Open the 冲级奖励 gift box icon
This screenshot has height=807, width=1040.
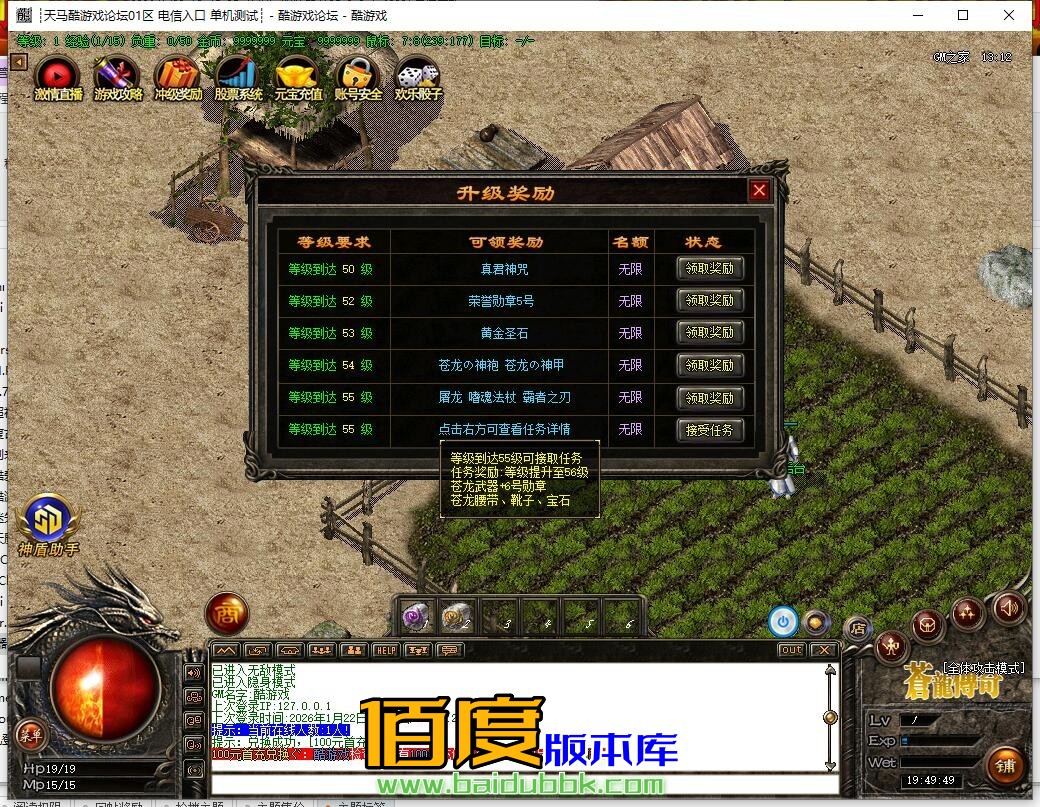[178, 77]
